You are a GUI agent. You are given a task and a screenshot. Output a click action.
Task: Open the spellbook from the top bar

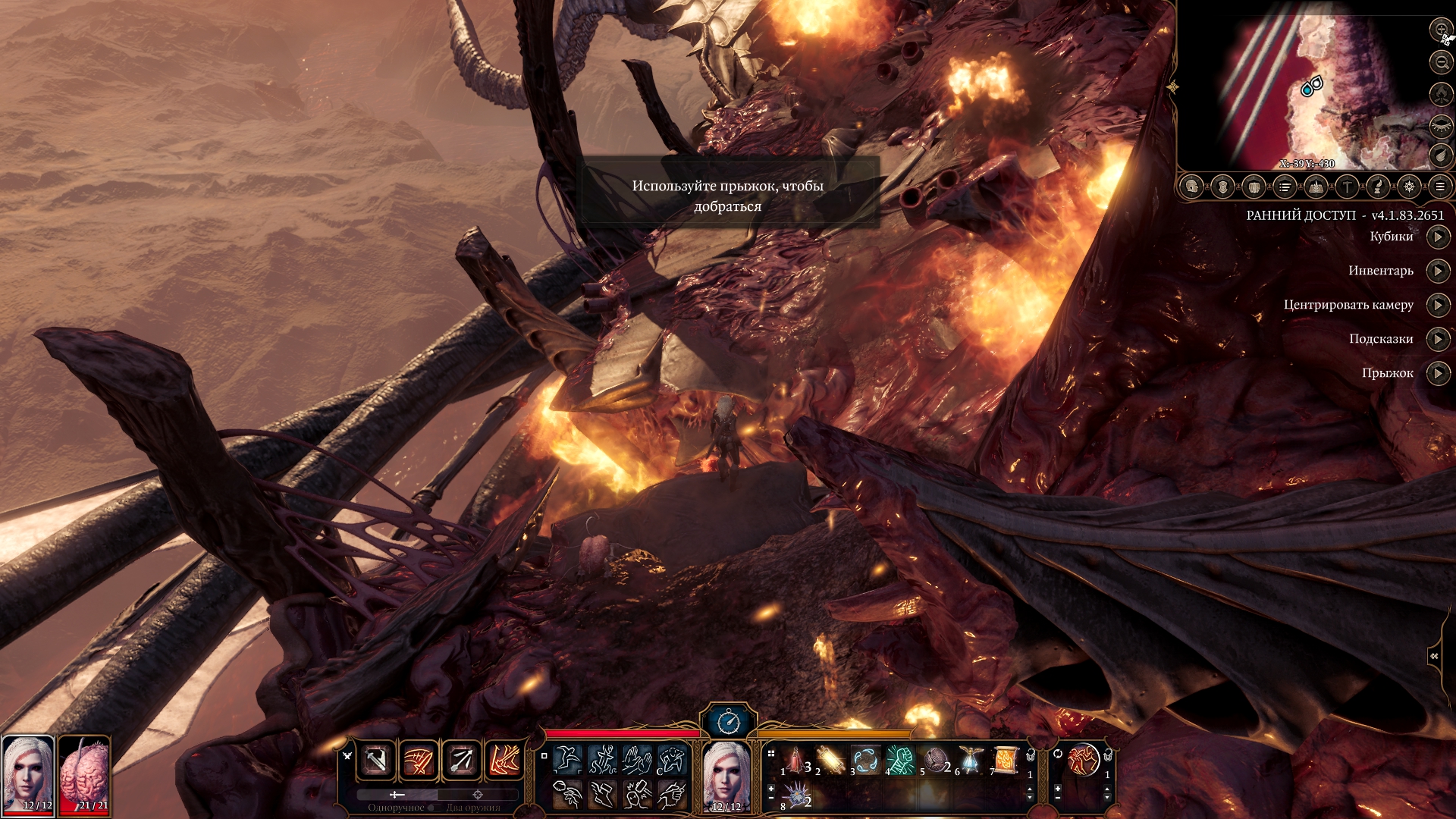click(x=1316, y=187)
